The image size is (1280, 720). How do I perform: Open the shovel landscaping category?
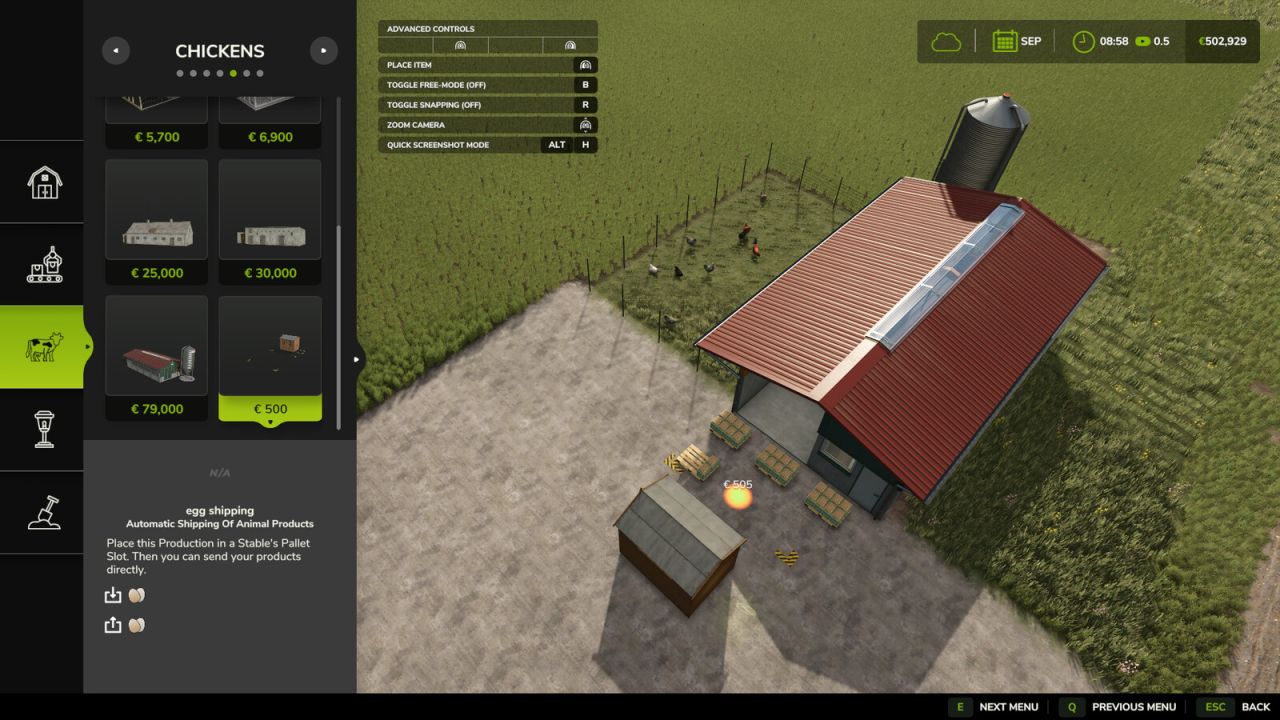(43, 512)
